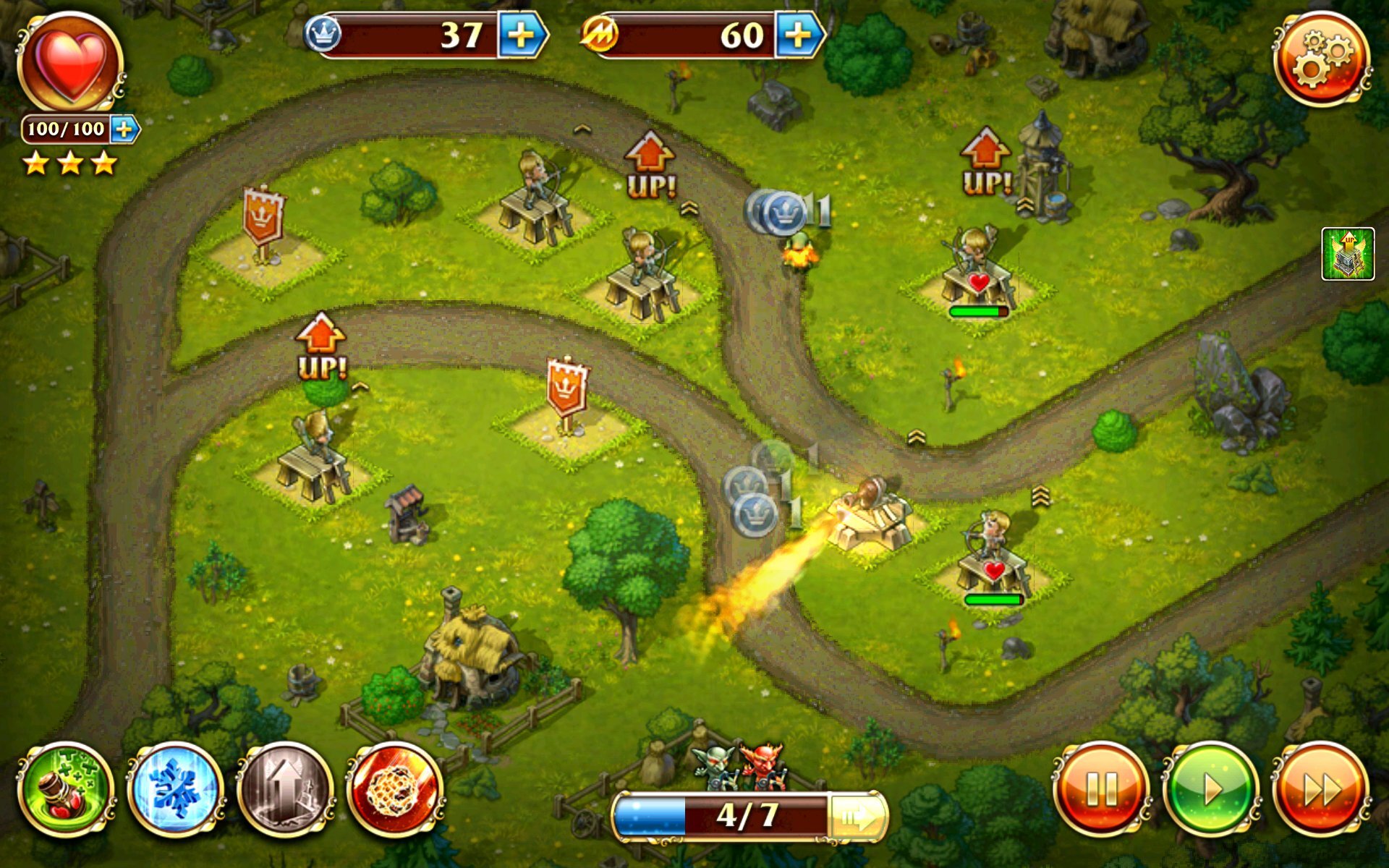Screen dimensions: 1389x868
Task: Call the next wave with the arrow button
Action: (856, 816)
